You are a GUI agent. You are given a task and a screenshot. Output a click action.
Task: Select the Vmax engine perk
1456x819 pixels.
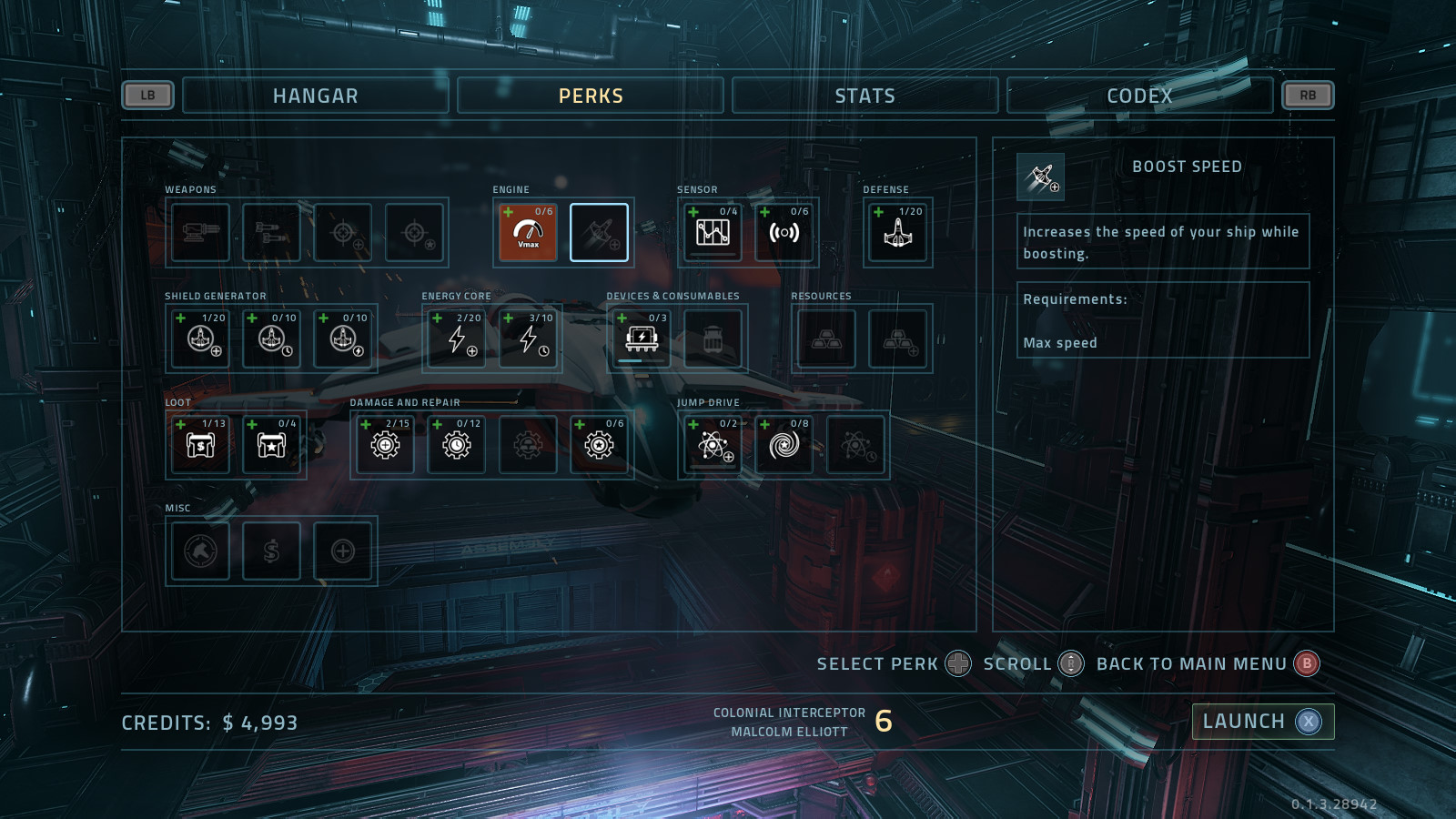(528, 233)
